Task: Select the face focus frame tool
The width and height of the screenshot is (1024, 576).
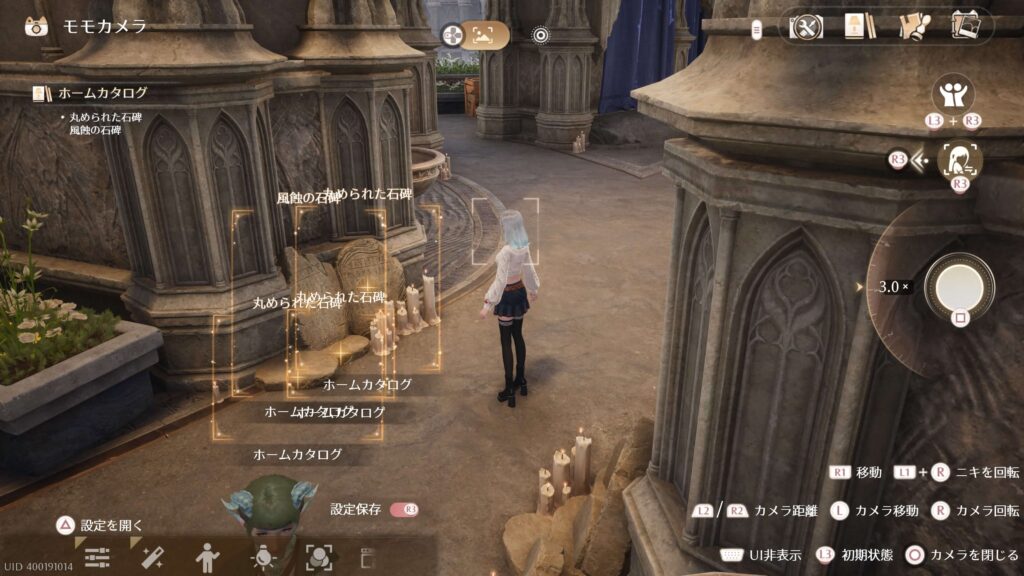Action: (318, 558)
